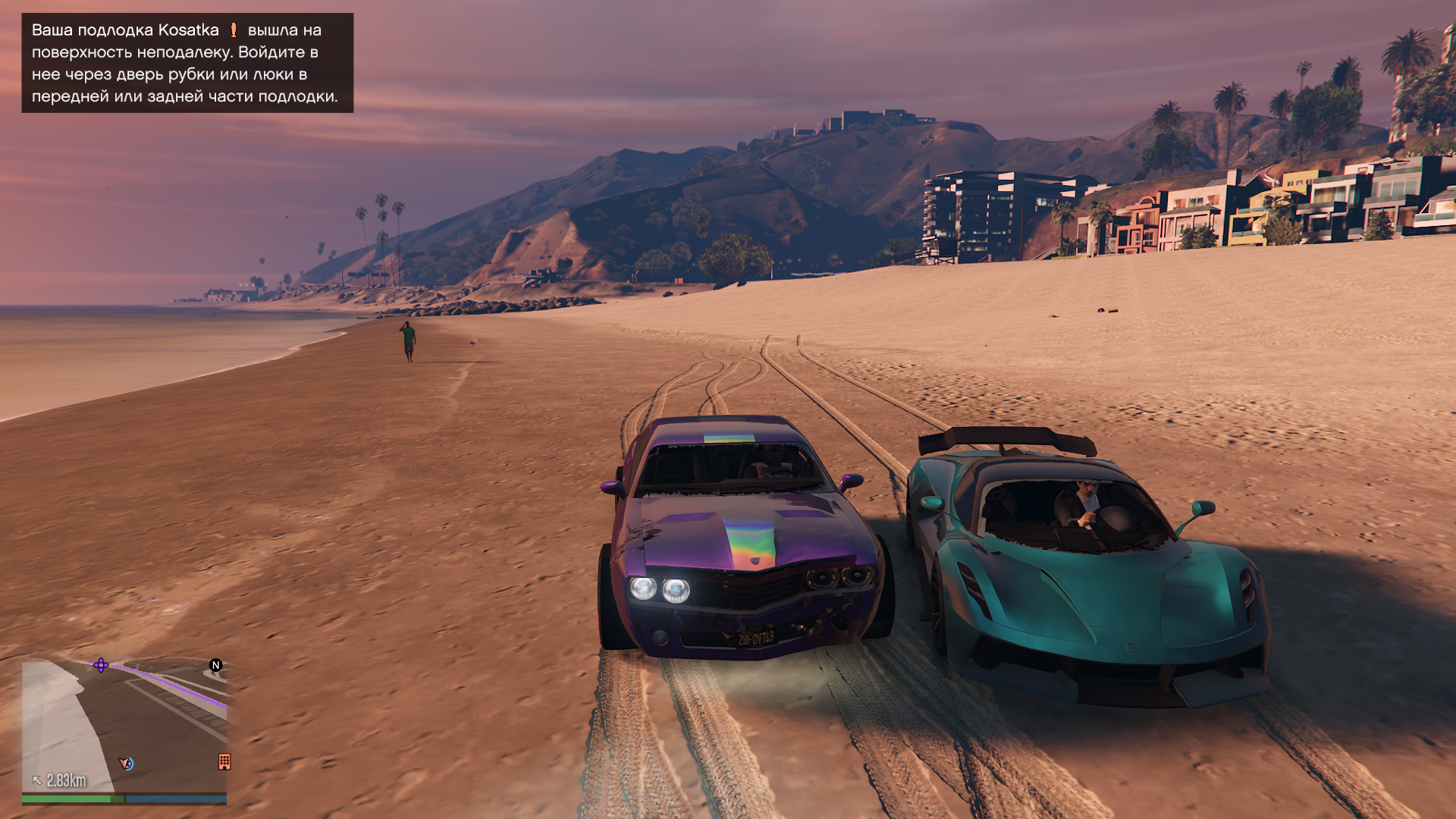This screenshot has width=1456, height=819.
Task: Click the Kosatka submarine notification box
Action: click(x=187, y=63)
